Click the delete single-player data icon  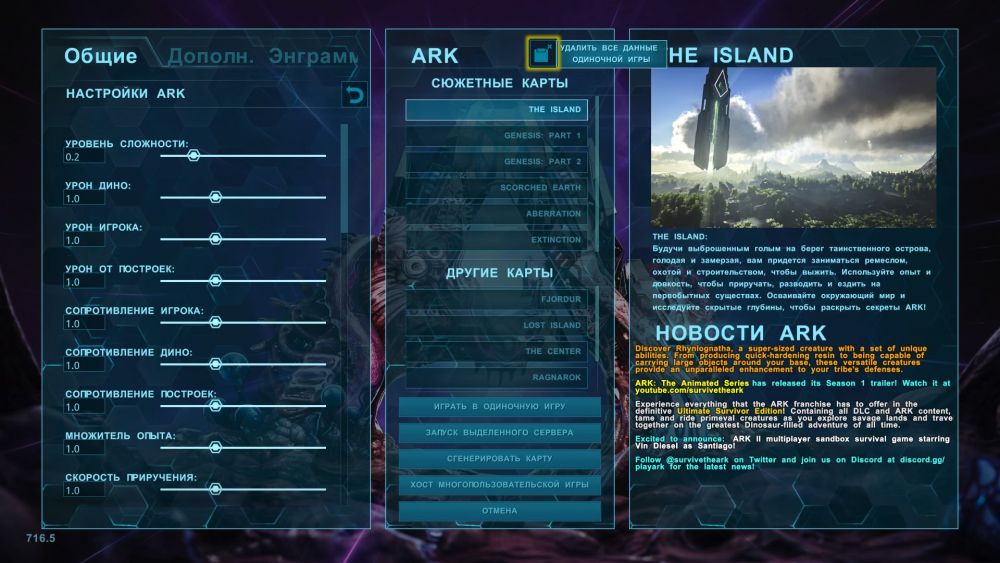[543, 52]
